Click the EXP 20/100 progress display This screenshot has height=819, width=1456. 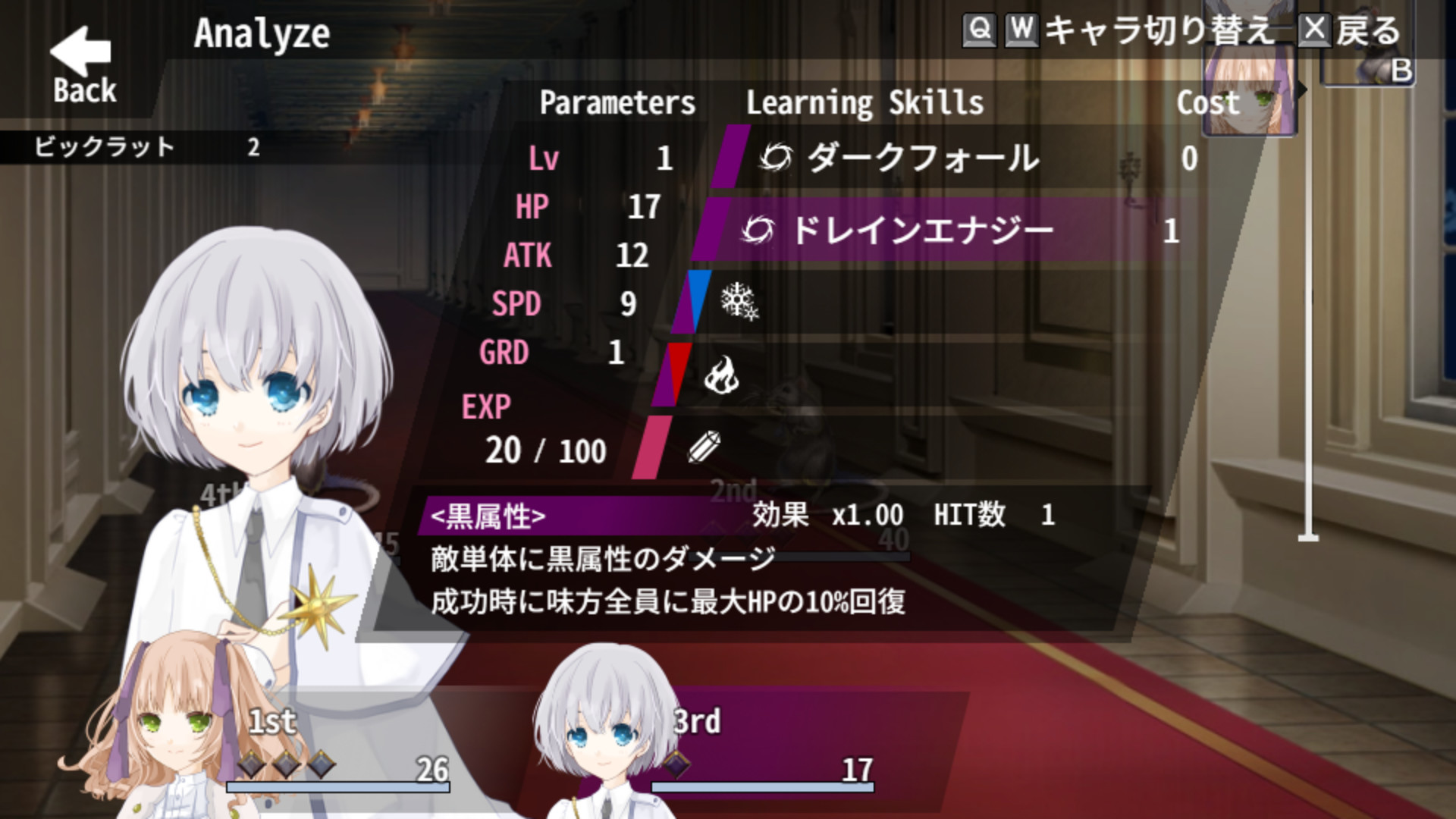tap(544, 449)
